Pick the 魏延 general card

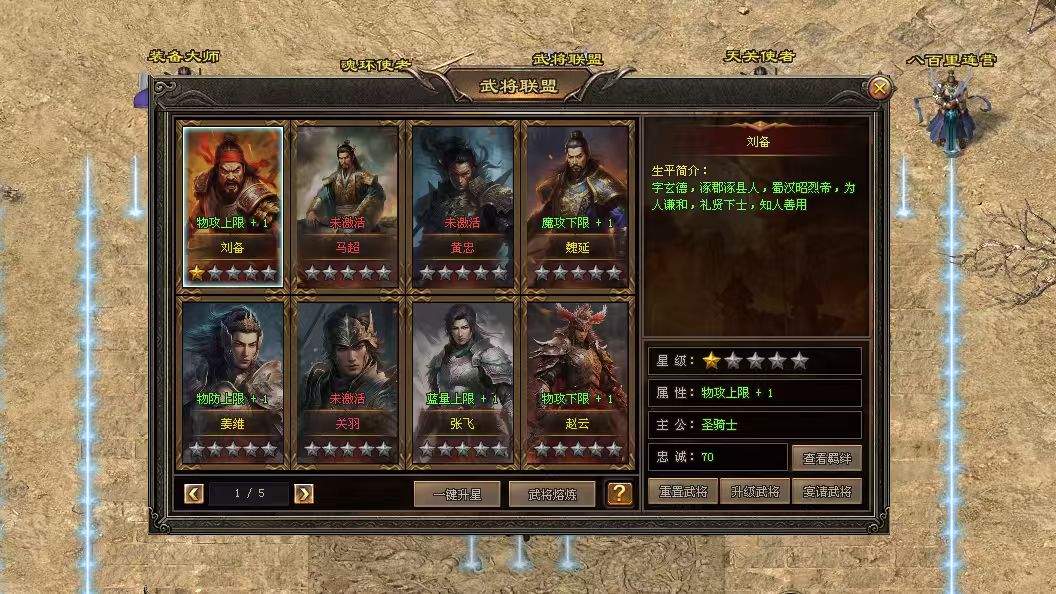[577, 204]
